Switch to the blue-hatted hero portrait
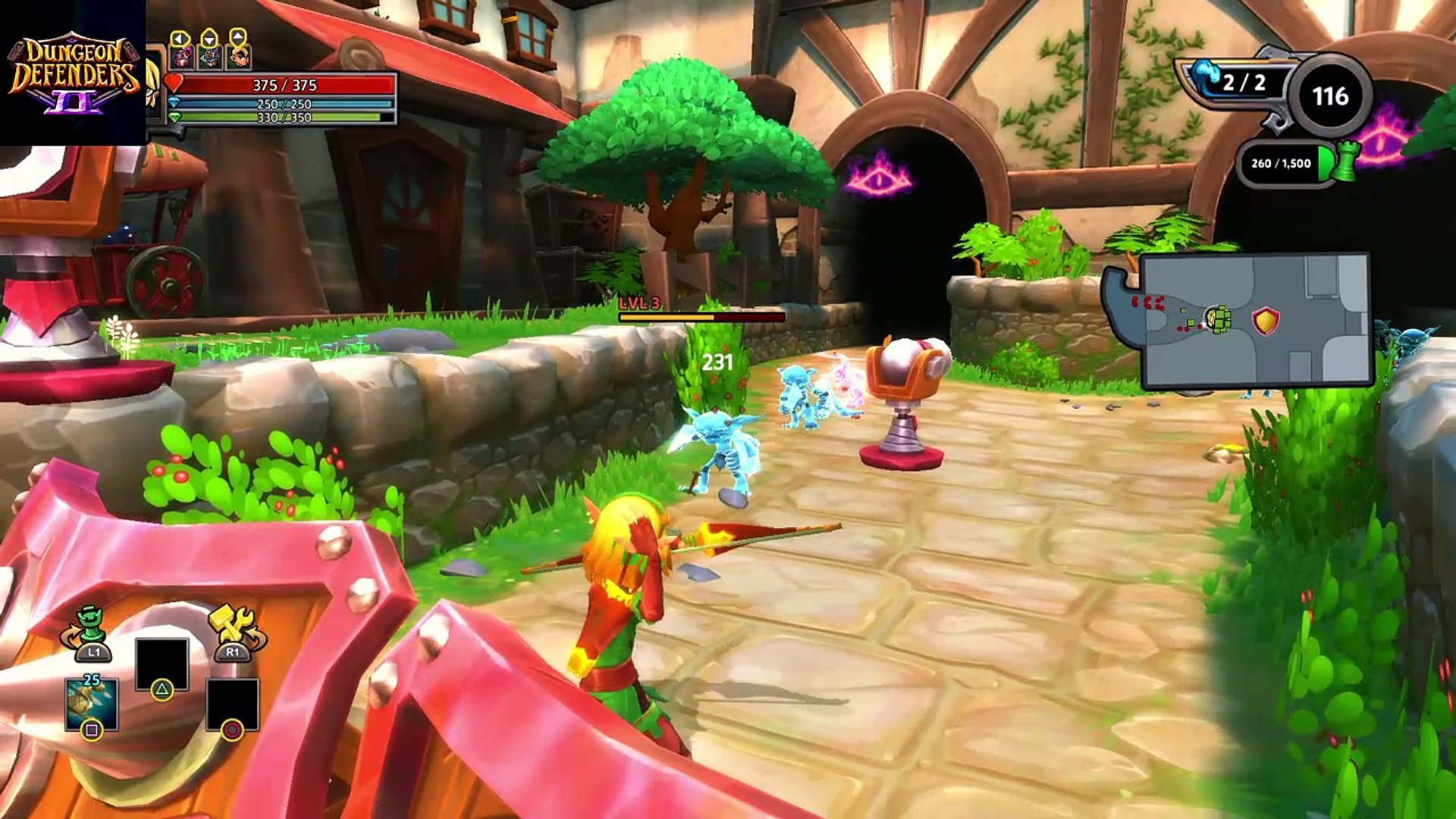The width and height of the screenshot is (1456, 819). click(x=210, y=56)
